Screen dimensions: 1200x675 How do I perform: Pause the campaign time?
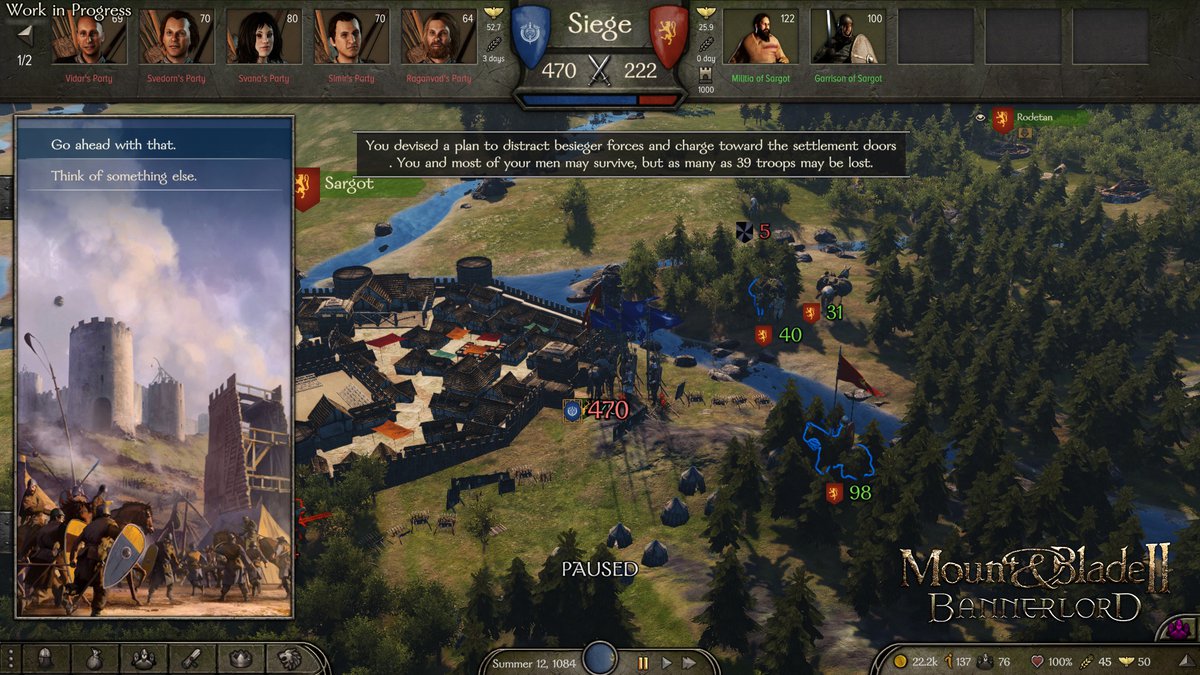643,662
